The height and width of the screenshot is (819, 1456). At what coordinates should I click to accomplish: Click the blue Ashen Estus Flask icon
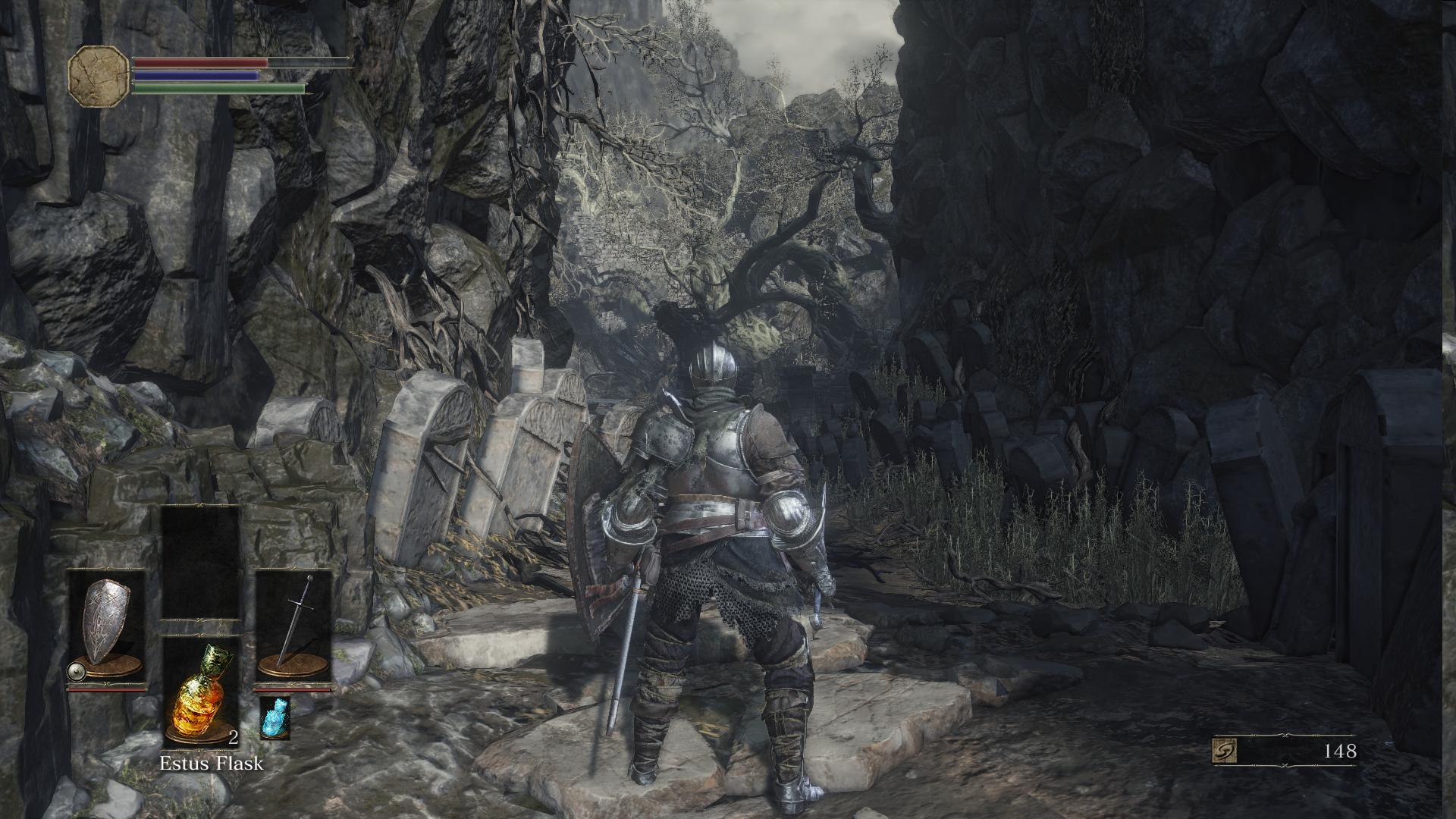[x=275, y=717]
